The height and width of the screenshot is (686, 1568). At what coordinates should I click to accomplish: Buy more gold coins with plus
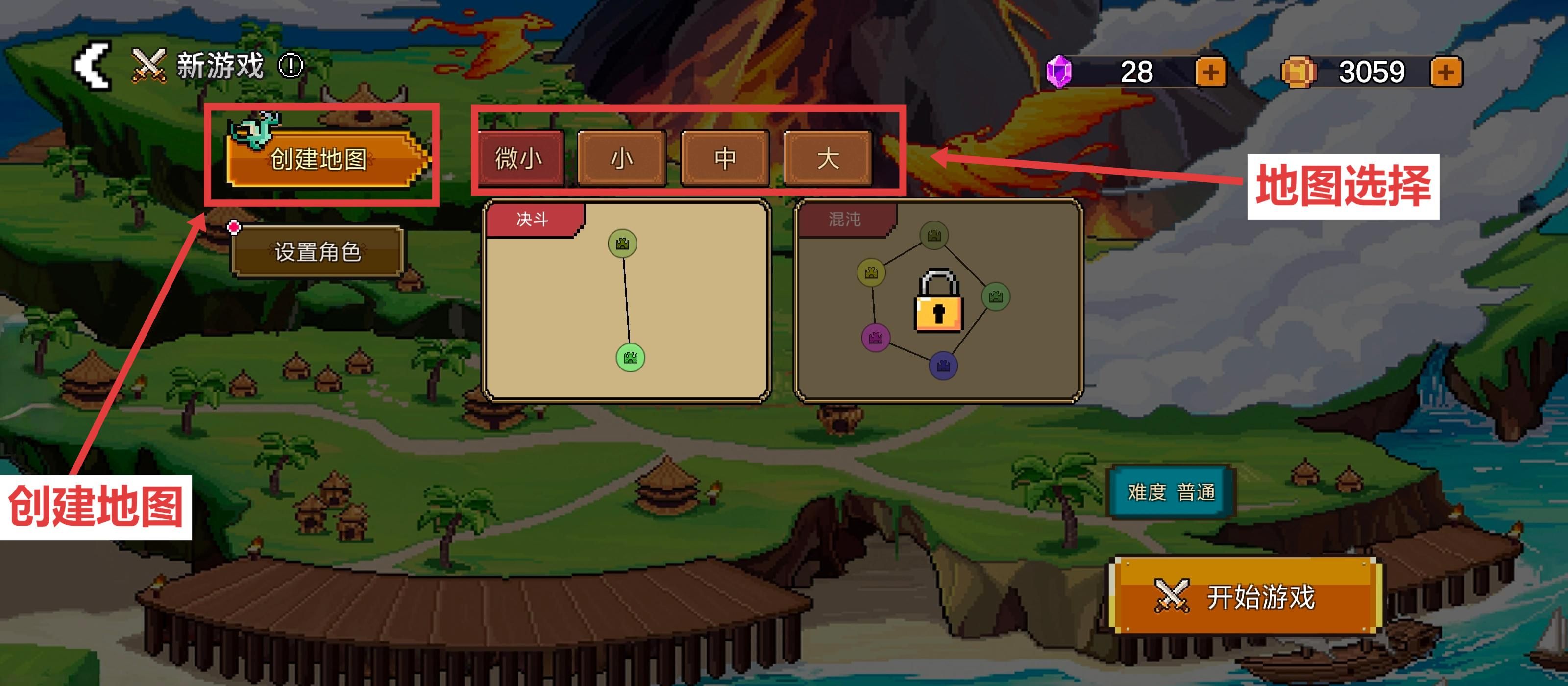pos(1445,73)
